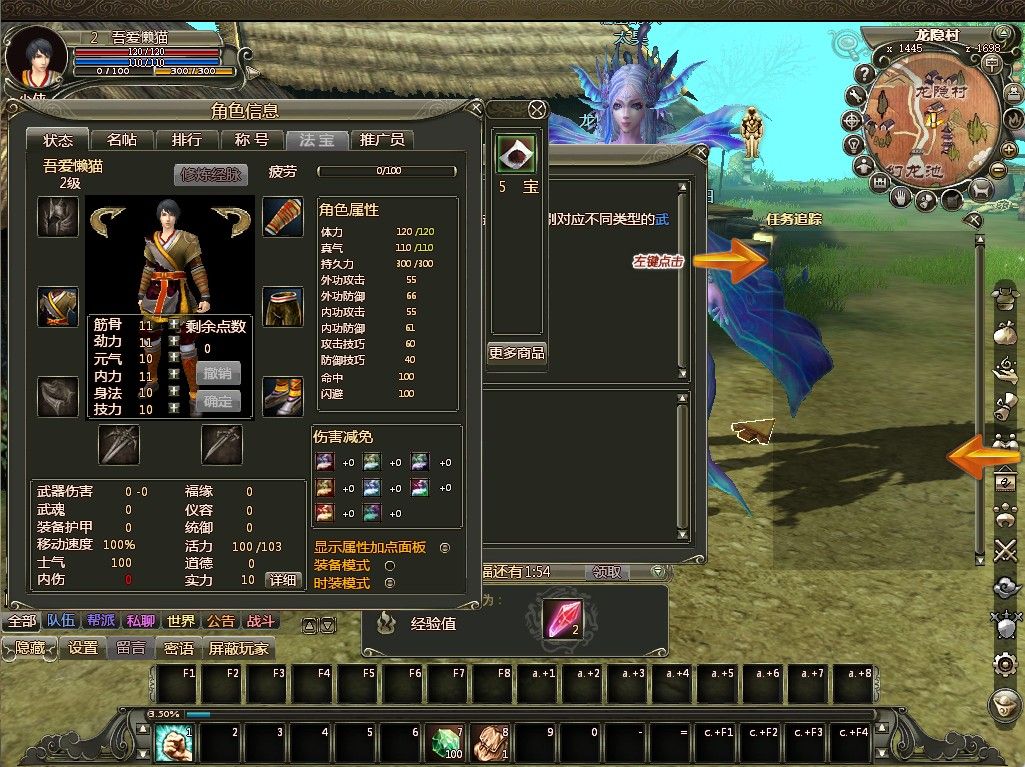1025x767 pixels.
Task: Click the 修炼经脉 button
Action: [210, 174]
